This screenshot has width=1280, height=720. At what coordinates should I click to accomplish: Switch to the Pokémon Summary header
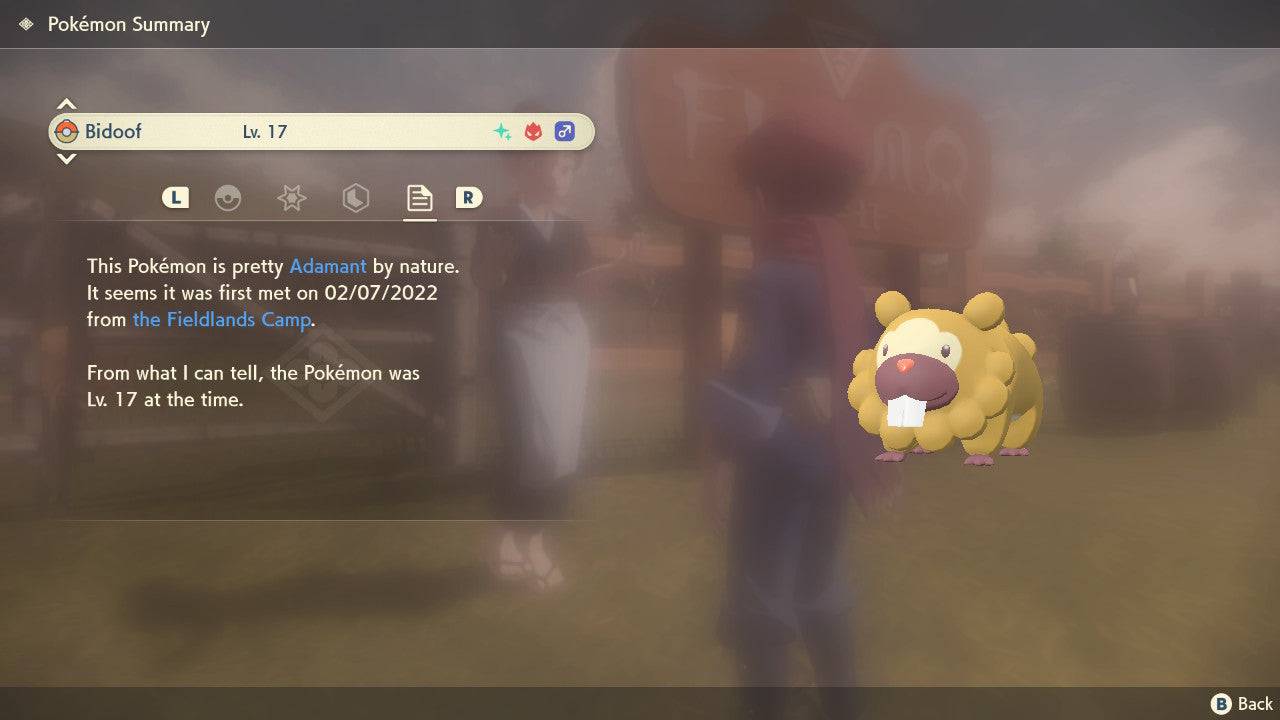(x=128, y=24)
